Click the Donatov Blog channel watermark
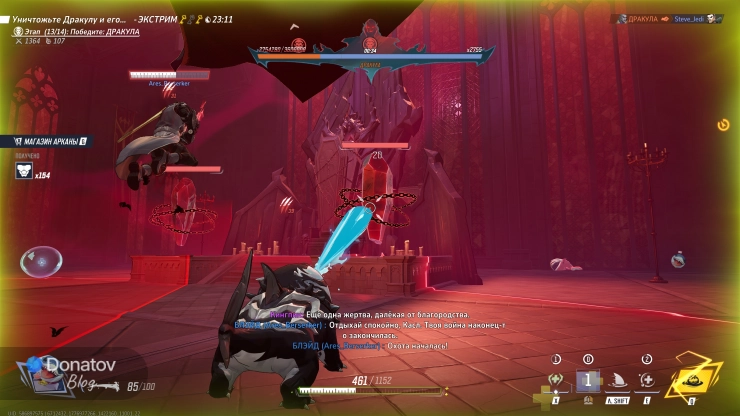740x416 pixels. click(62, 374)
